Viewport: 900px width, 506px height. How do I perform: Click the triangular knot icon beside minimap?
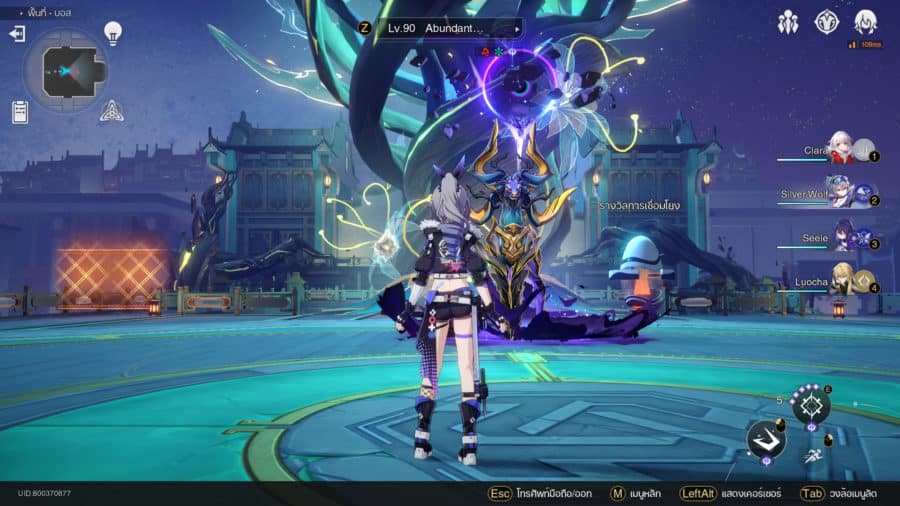111,111
